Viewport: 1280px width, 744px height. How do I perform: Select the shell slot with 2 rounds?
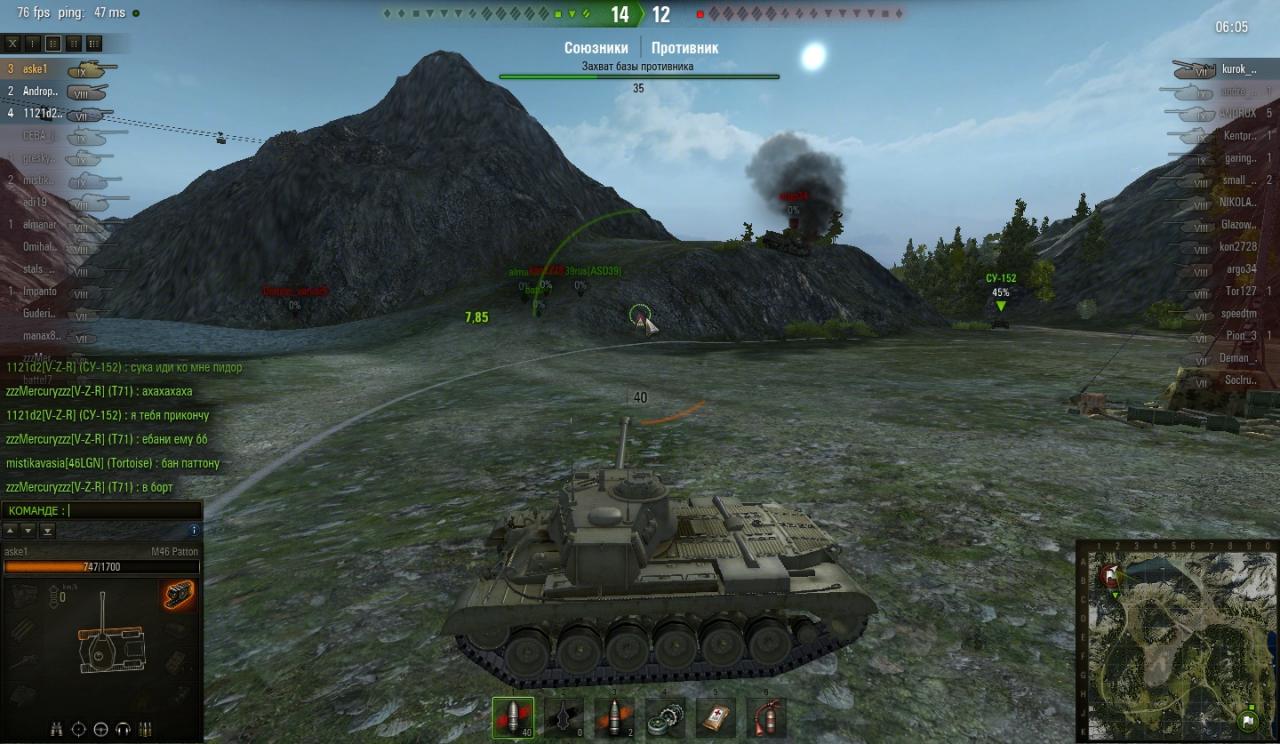pos(614,717)
